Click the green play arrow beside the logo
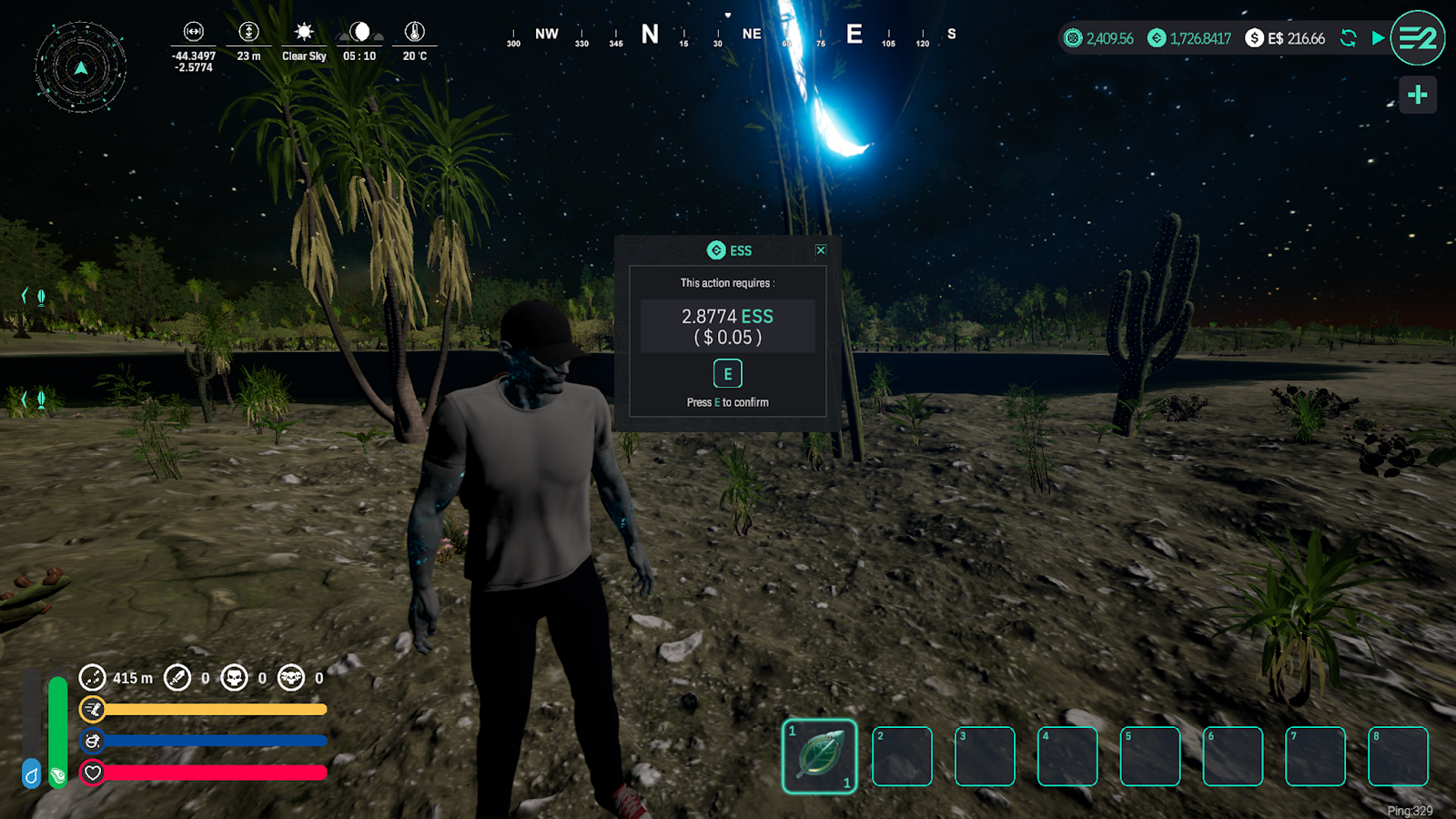1456x819 pixels. coord(1378,38)
